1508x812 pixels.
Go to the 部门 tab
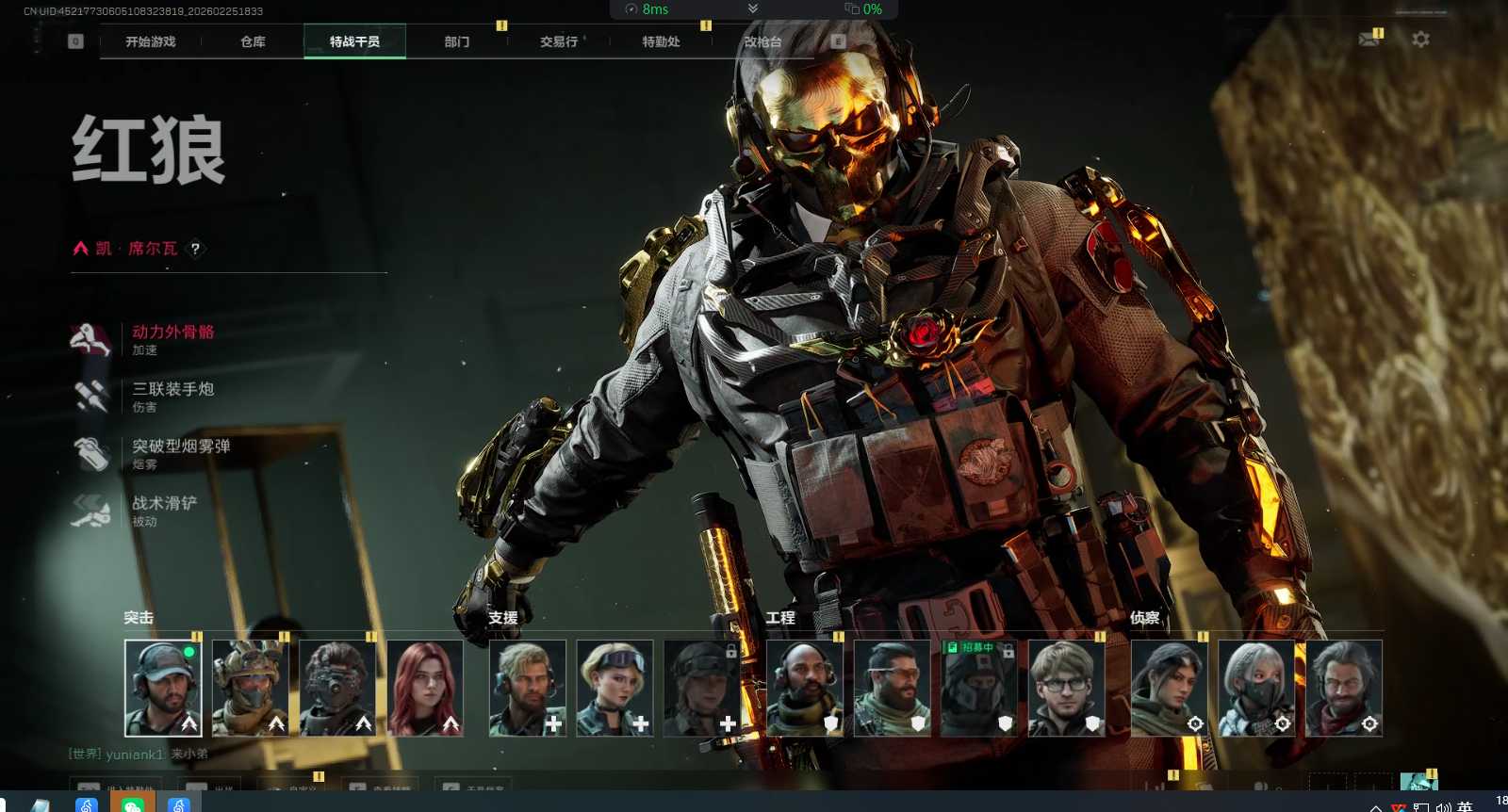457,41
